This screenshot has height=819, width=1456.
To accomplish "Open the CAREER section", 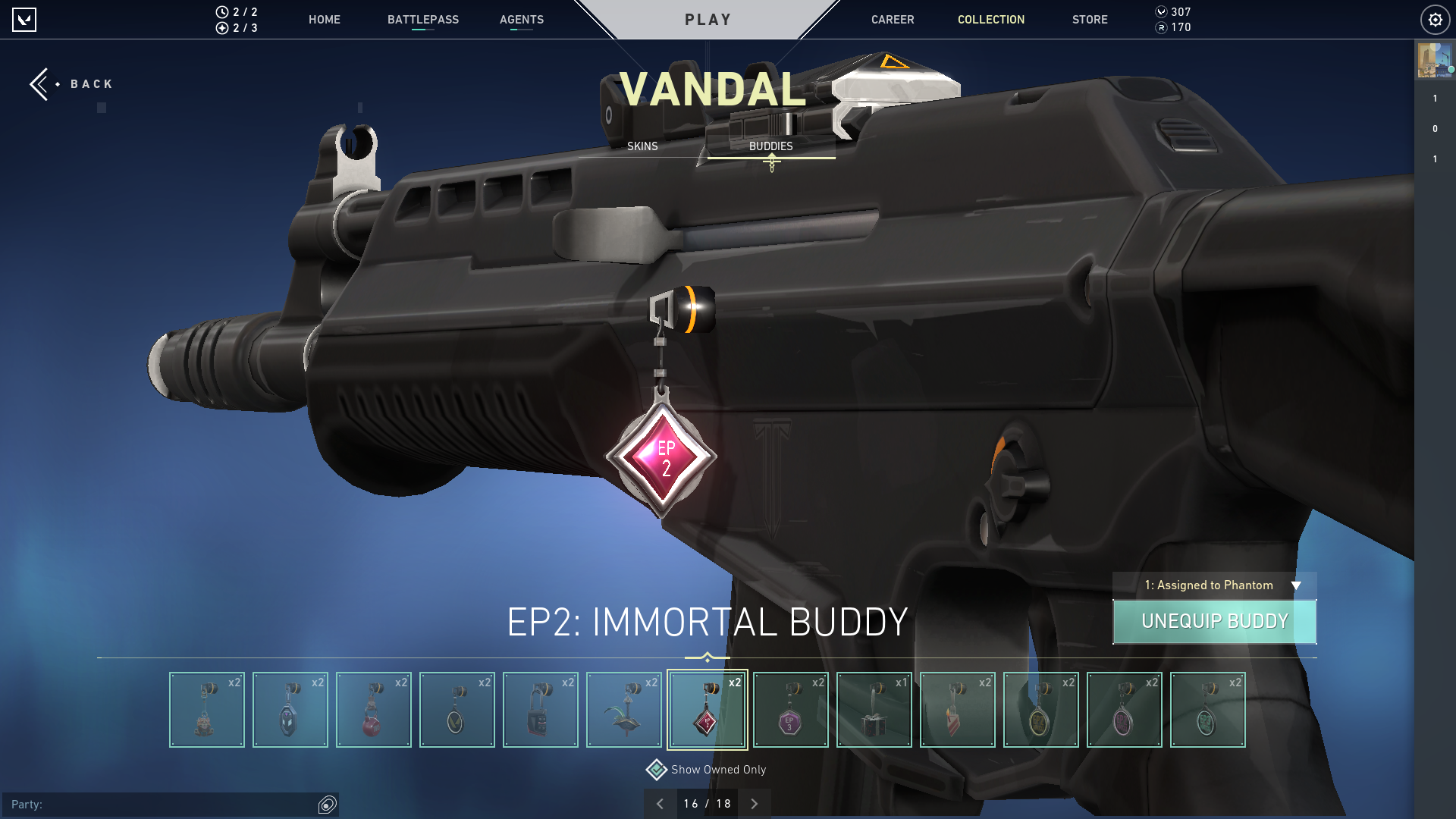I will (x=893, y=20).
